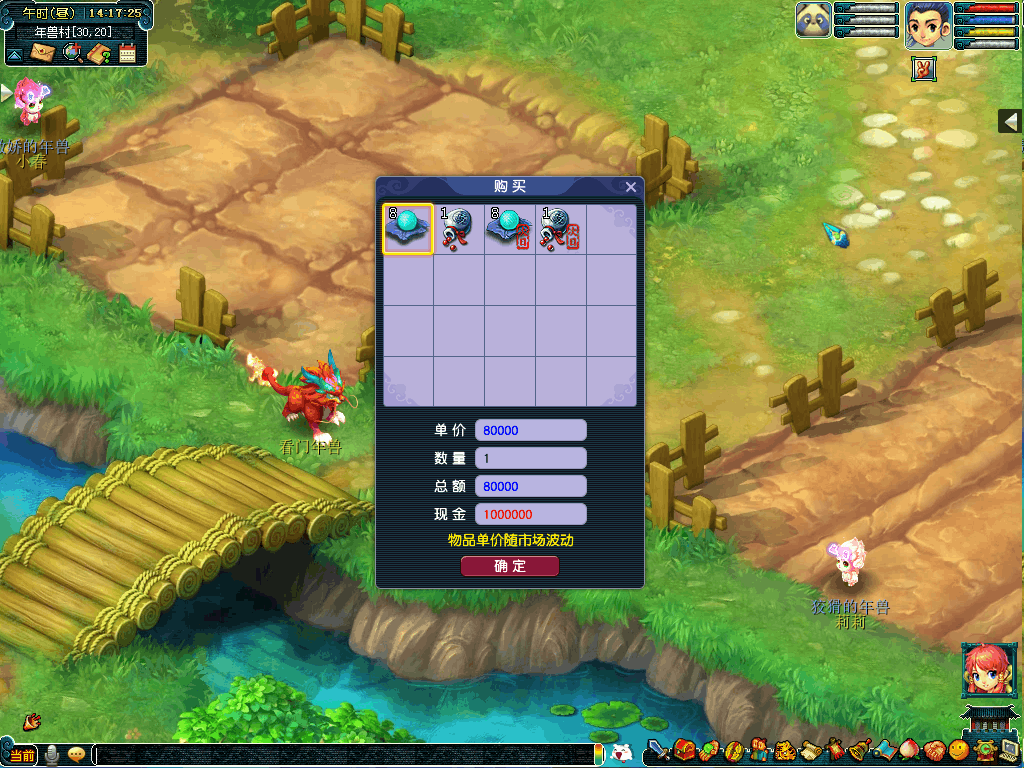Screen dimensions: 1024x768
Task: Edit the 数量 quantity field
Action: click(530, 458)
